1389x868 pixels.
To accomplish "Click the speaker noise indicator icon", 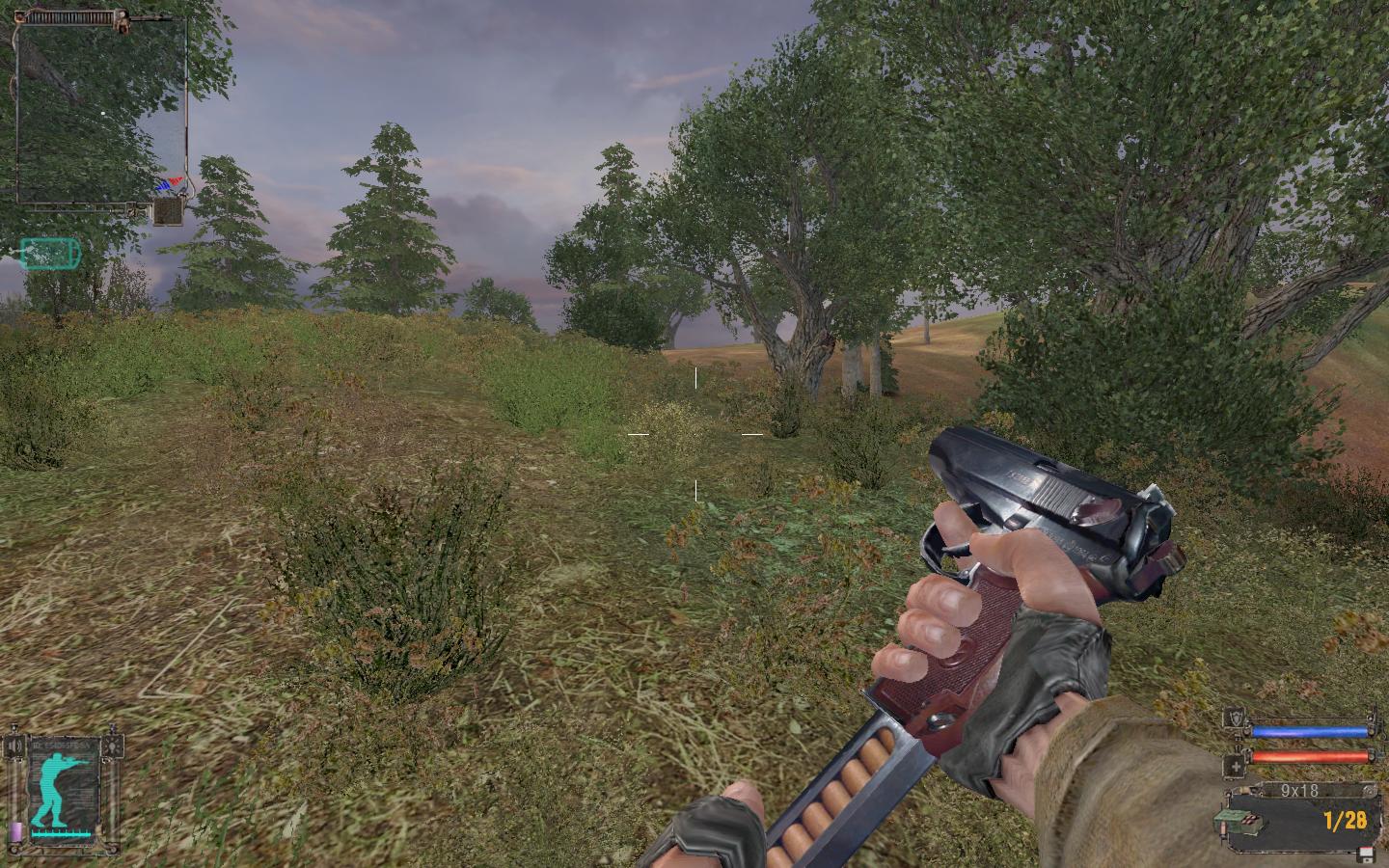I will coord(14,746).
